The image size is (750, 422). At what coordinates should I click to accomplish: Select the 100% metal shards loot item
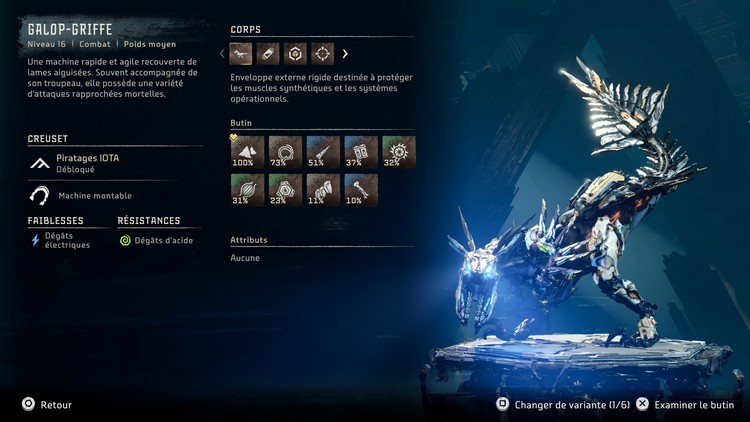tap(247, 152)
